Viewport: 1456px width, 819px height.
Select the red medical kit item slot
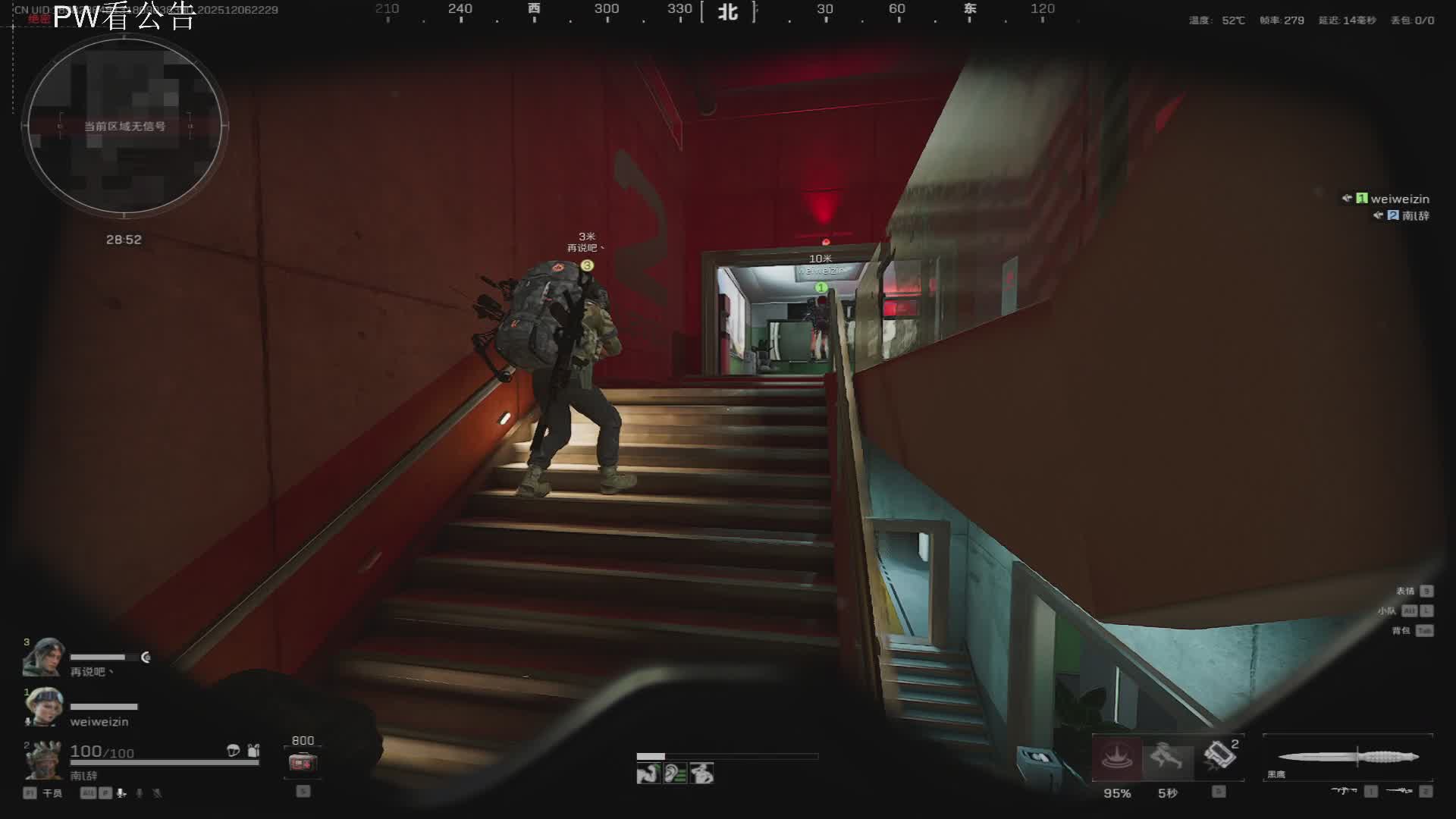click(302, 762)
